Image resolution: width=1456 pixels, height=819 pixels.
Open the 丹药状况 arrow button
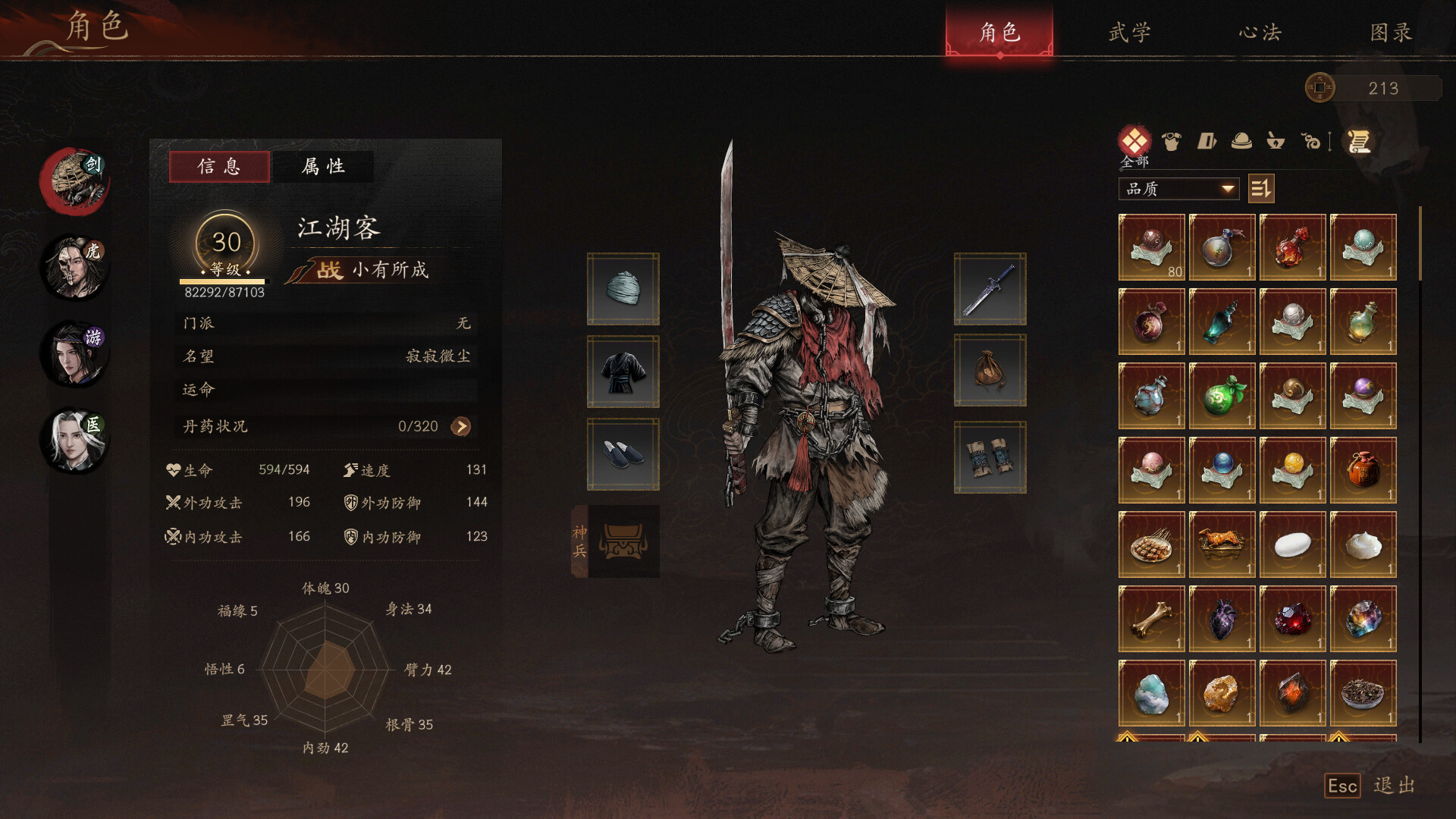(x=460, y=426)
